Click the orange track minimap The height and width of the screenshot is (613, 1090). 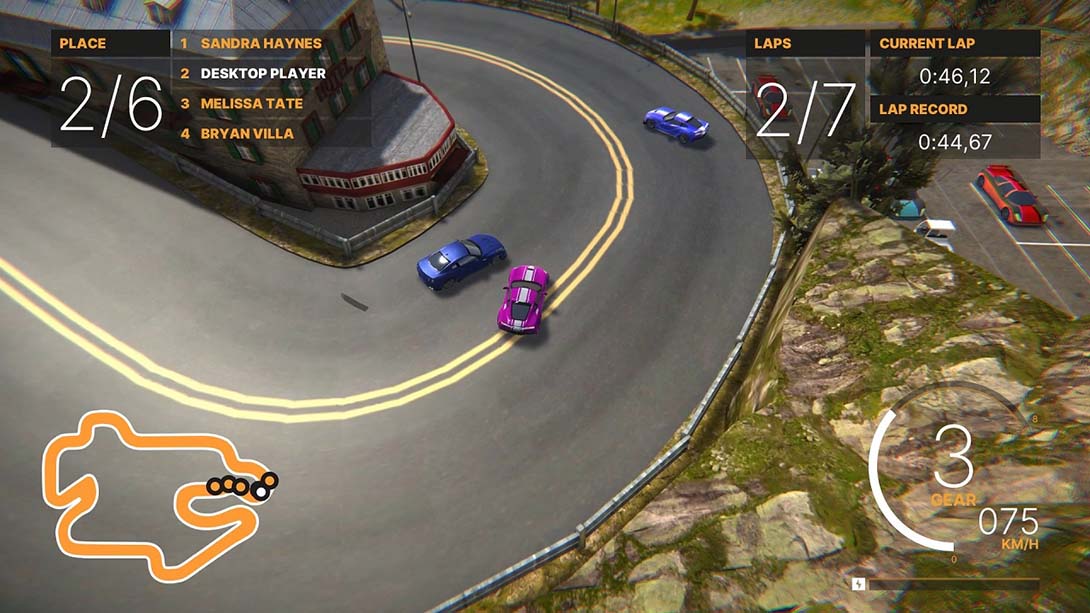click(150, 497)
